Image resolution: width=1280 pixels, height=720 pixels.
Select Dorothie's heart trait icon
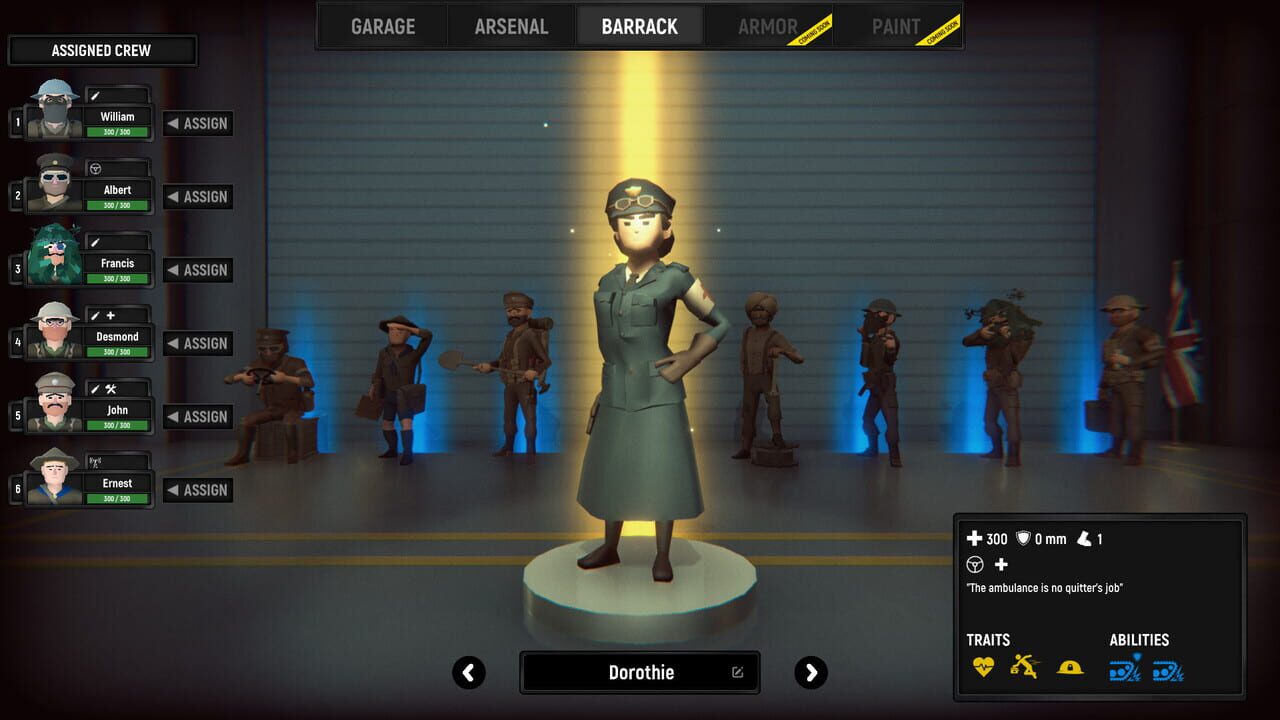(x=982, y=667)
